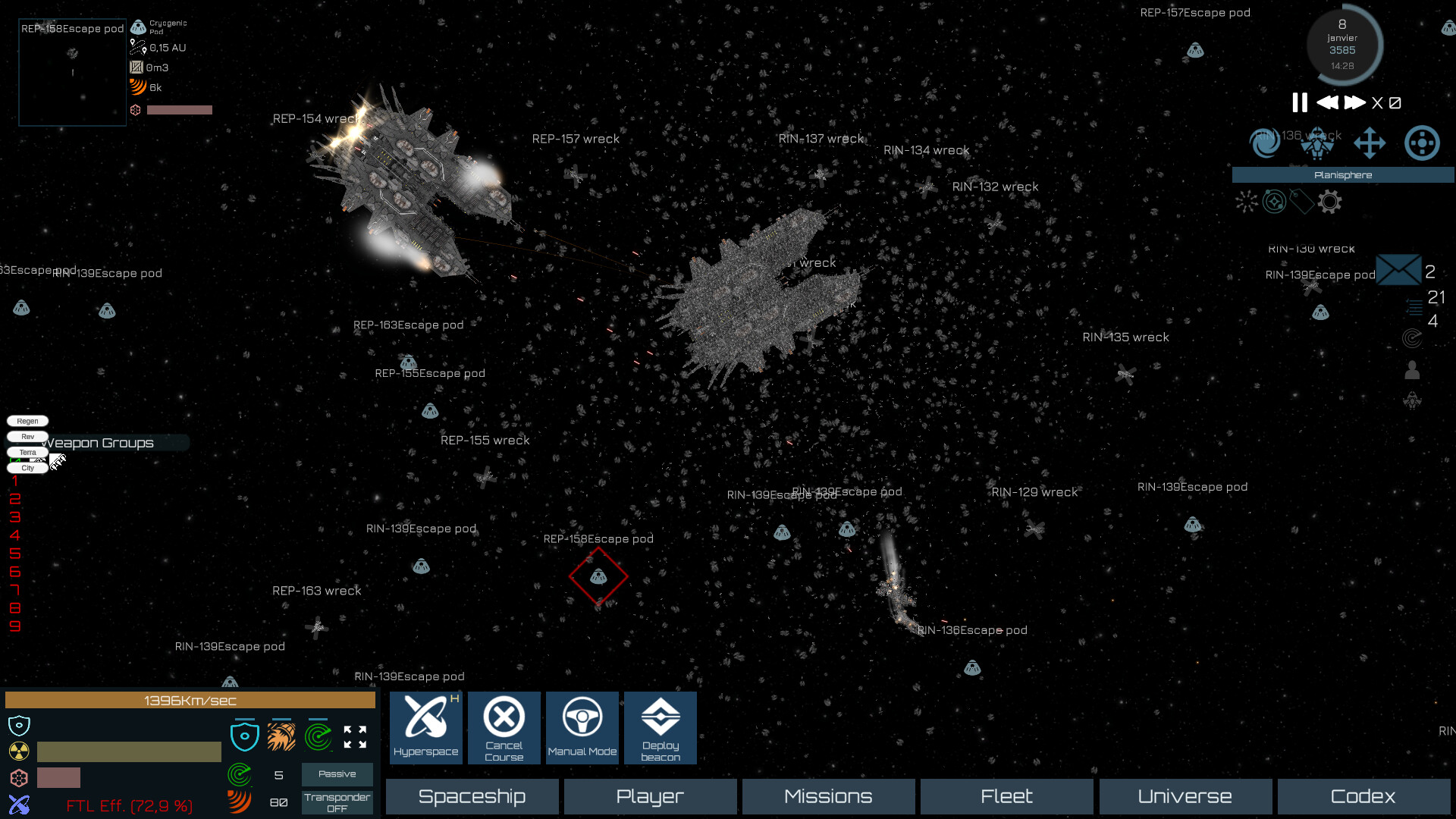Viewport: 1456px width, 819px height.
Task: Switch the radar from Passive mode
Action: click(337, 774)
